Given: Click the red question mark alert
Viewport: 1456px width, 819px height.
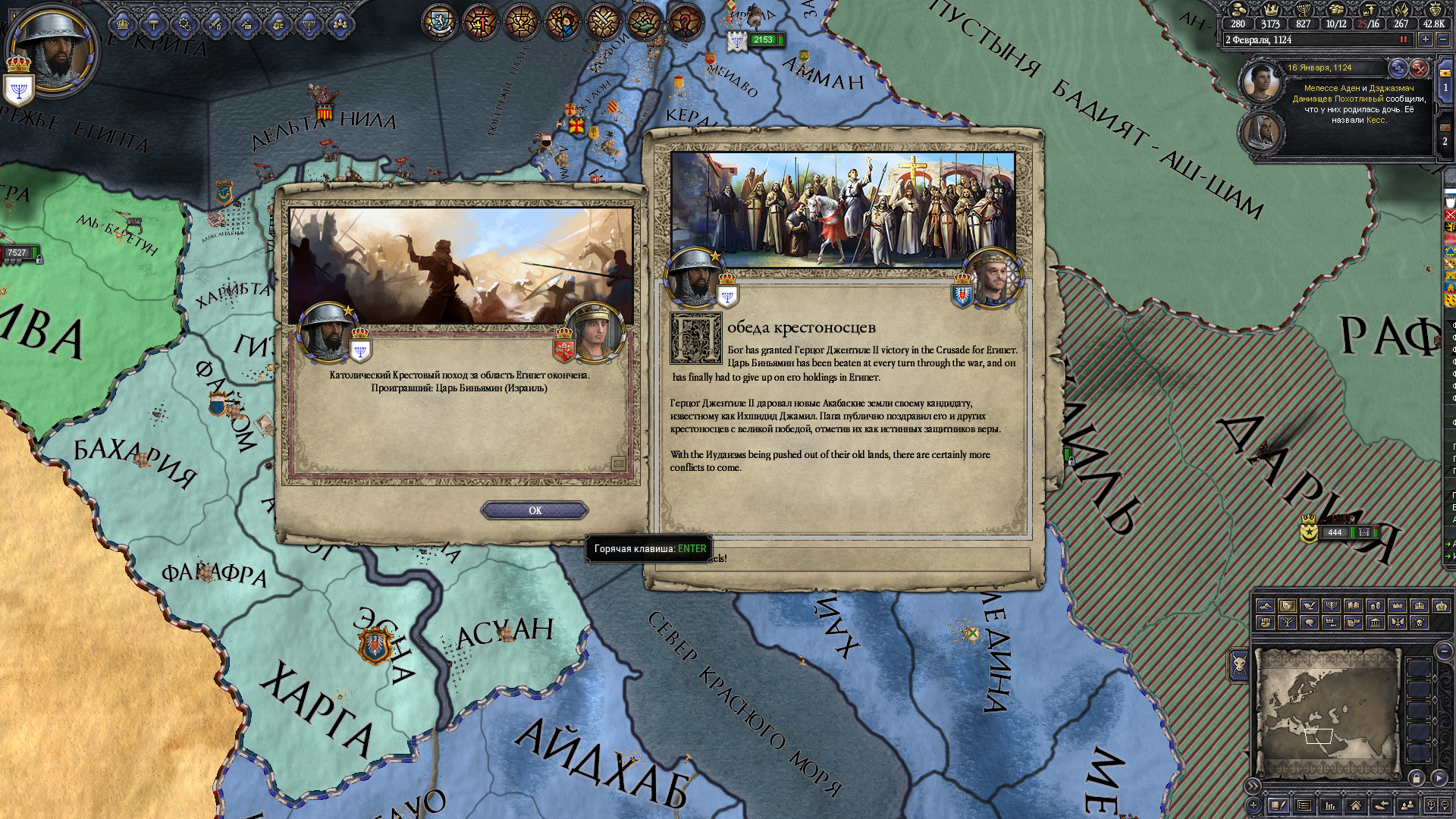Looking at the screenshot, I should point(685,23).
